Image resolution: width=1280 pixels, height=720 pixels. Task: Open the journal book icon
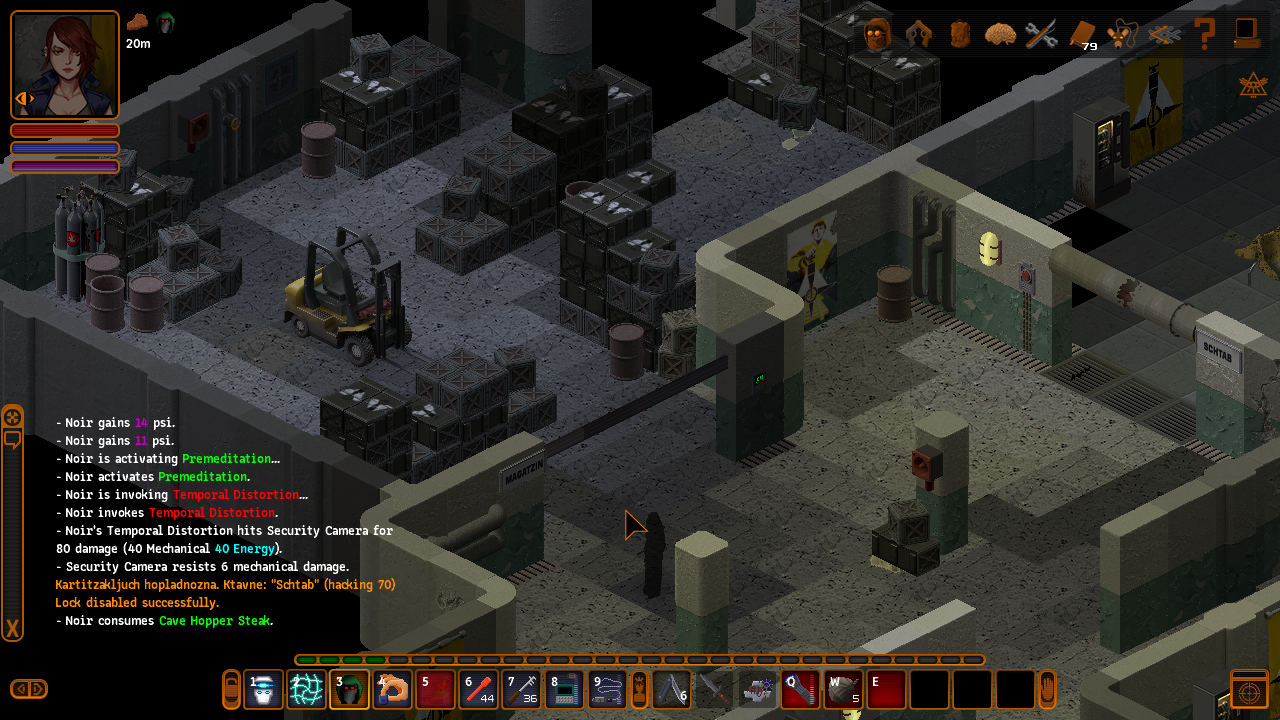point(1082,34)
